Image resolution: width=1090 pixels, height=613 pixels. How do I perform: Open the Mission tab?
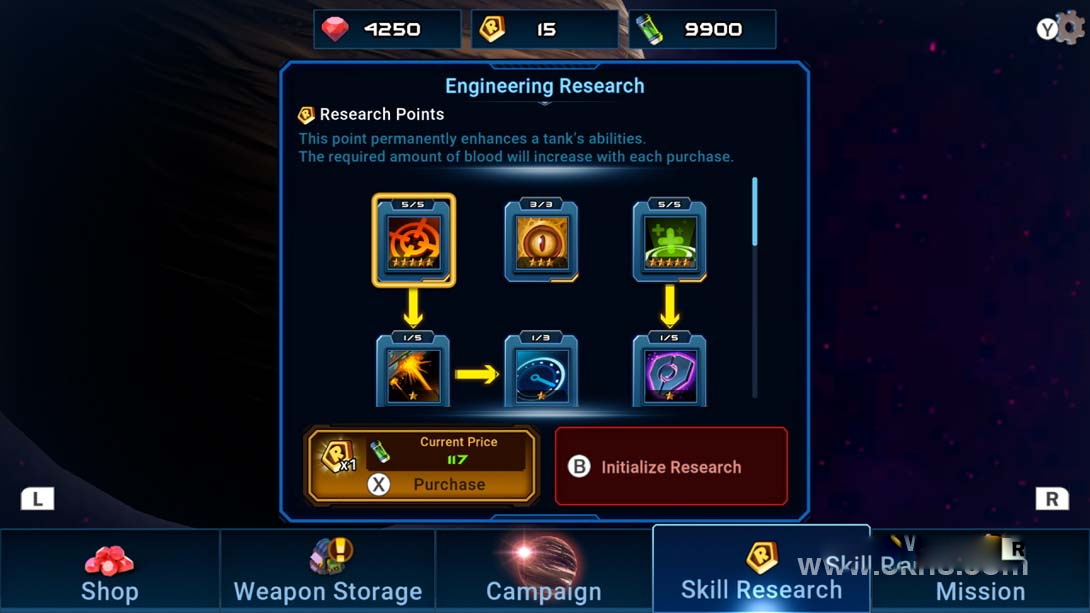click(x=980, y=573)
